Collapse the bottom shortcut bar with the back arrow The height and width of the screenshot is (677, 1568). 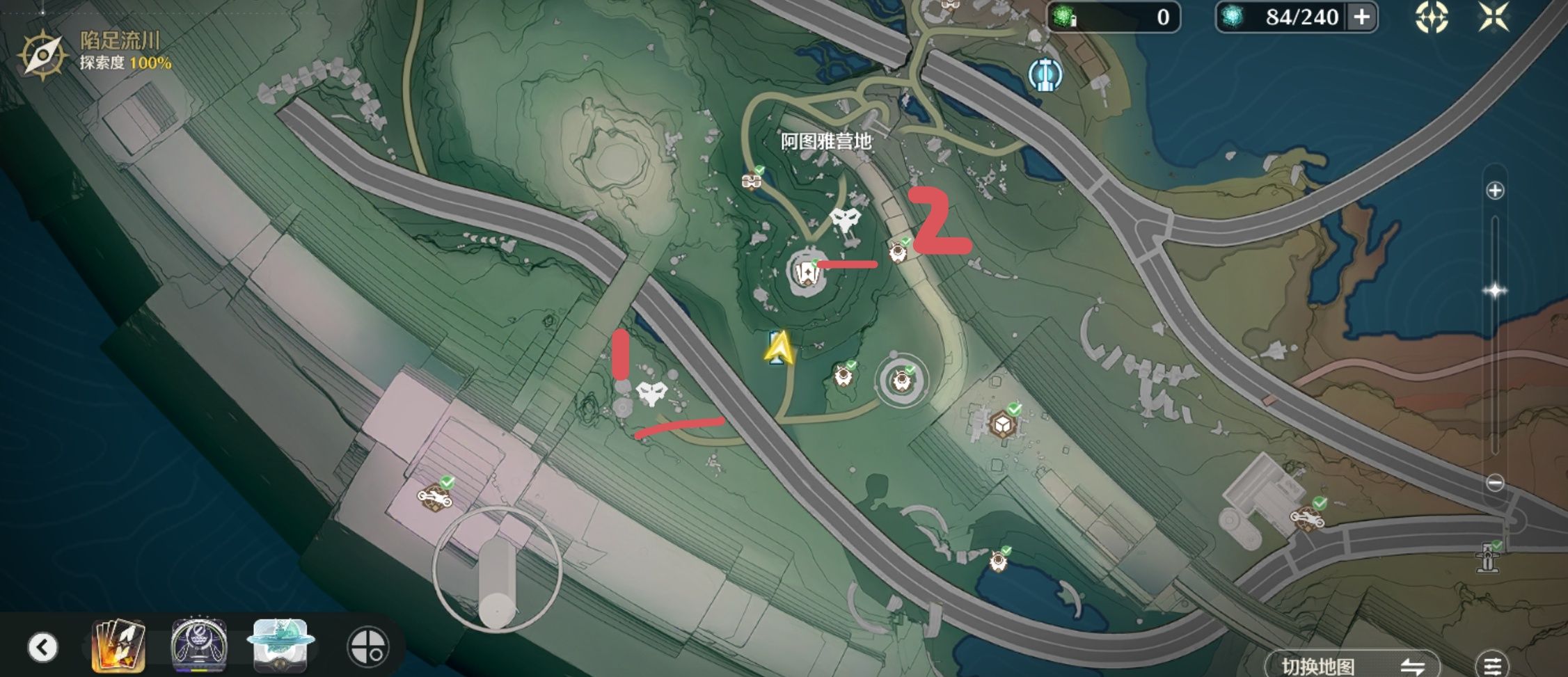tap(43, 647)
